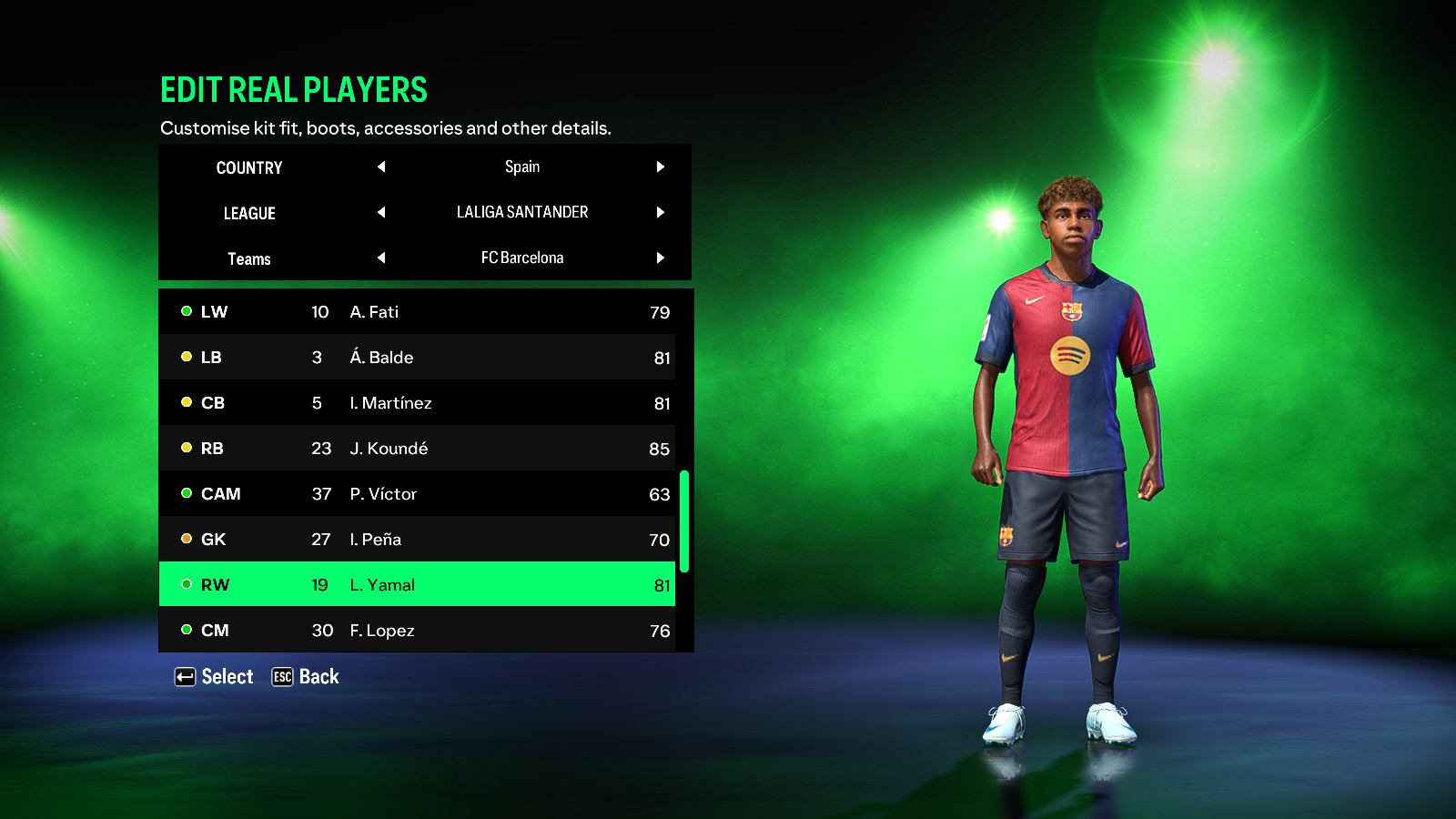Image resolution: width=1456 pixels, height=819 pixels.
Task: Go back using the Back button
Action: tap(306, 677)
